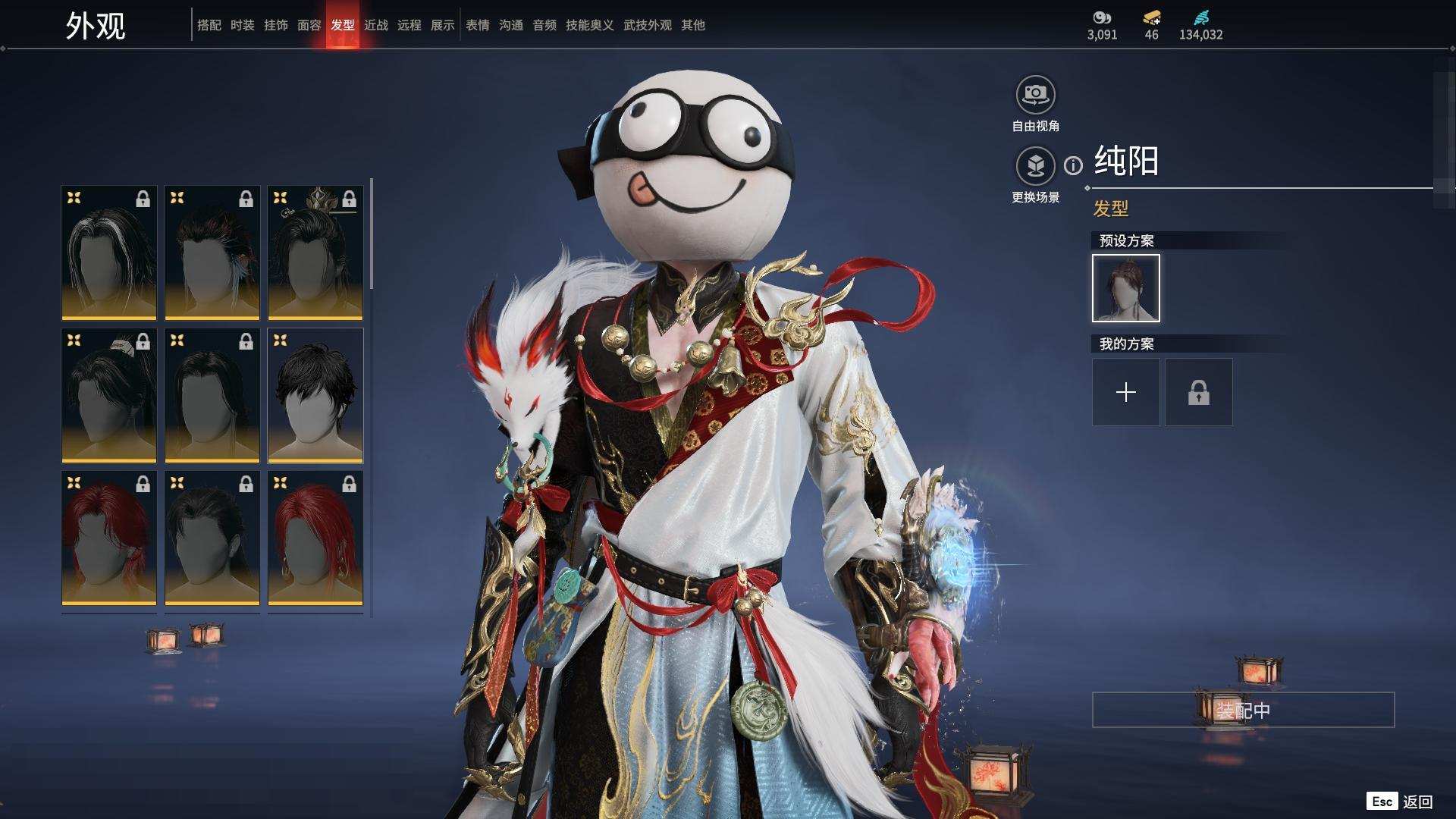Viewport: 1456px width, 819px height.
Task: Choose the hairstyle with the gold crown ornament
Action: pyautogui.click(x=315, y=253)
